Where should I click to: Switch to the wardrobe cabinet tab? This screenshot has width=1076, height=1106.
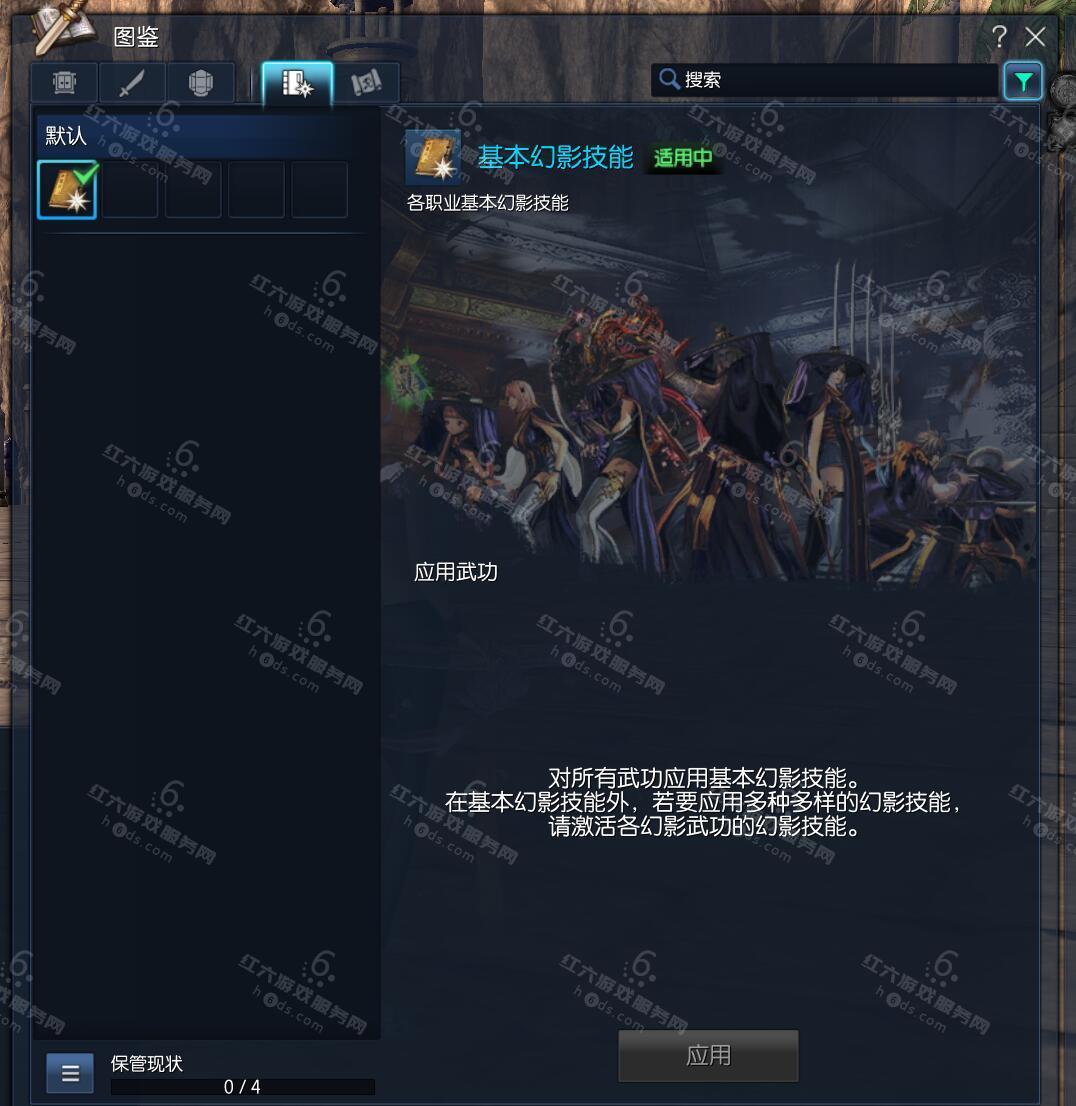coord(64,83)
